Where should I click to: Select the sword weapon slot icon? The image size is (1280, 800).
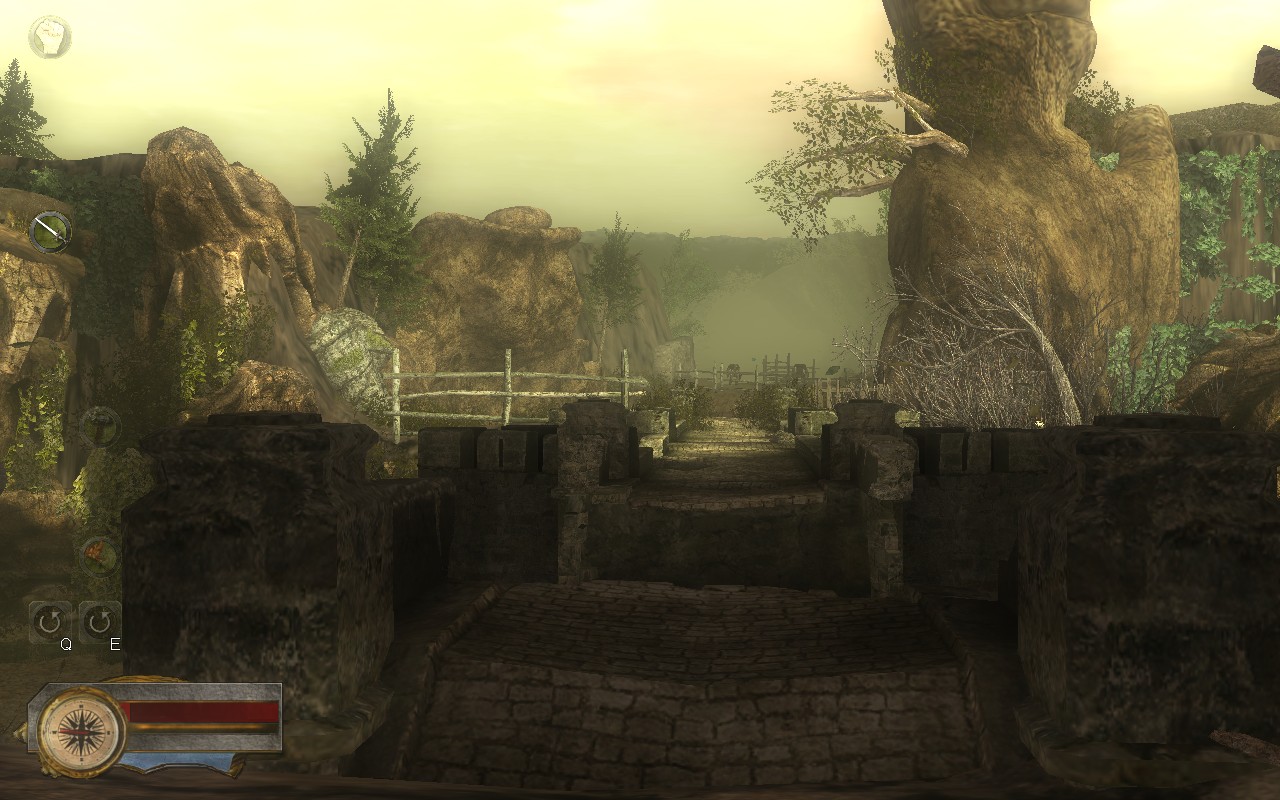[50, 232]
